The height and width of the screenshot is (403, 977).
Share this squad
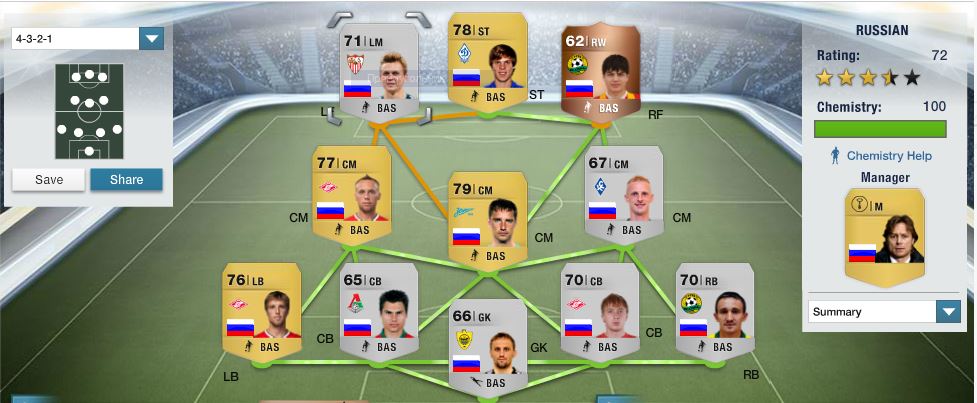(126, 180)
